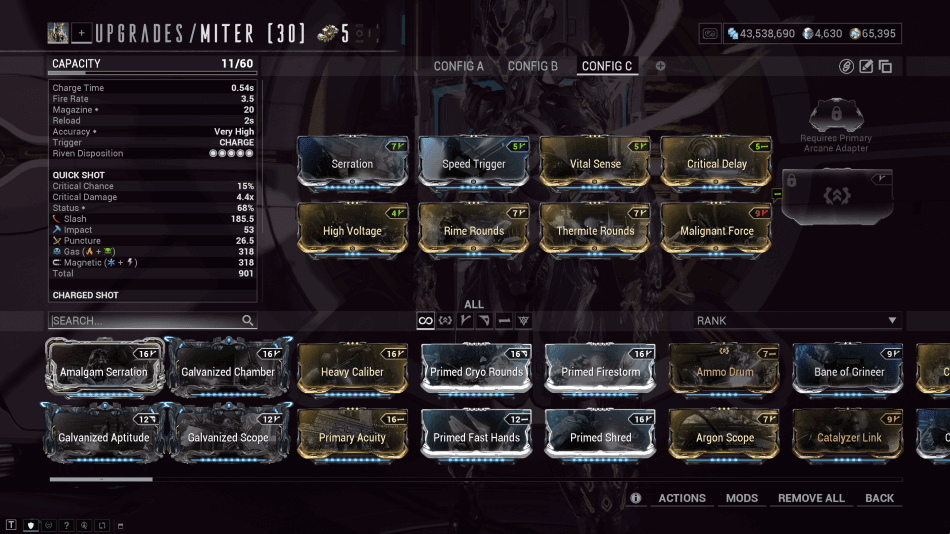Choose the Heavy Caliber mod

point(352,371)
